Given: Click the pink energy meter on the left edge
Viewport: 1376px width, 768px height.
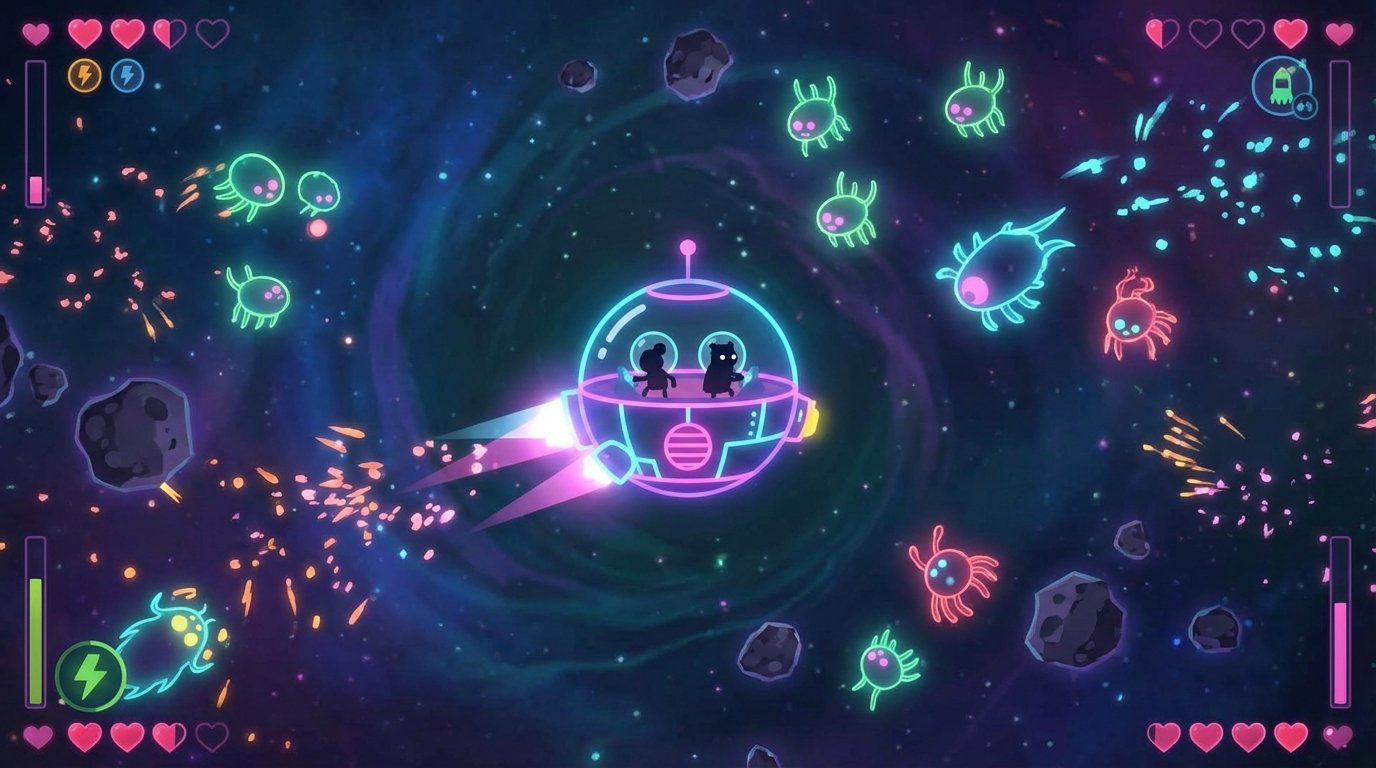Looking at the screenshot, I should [x=38, y=135].
